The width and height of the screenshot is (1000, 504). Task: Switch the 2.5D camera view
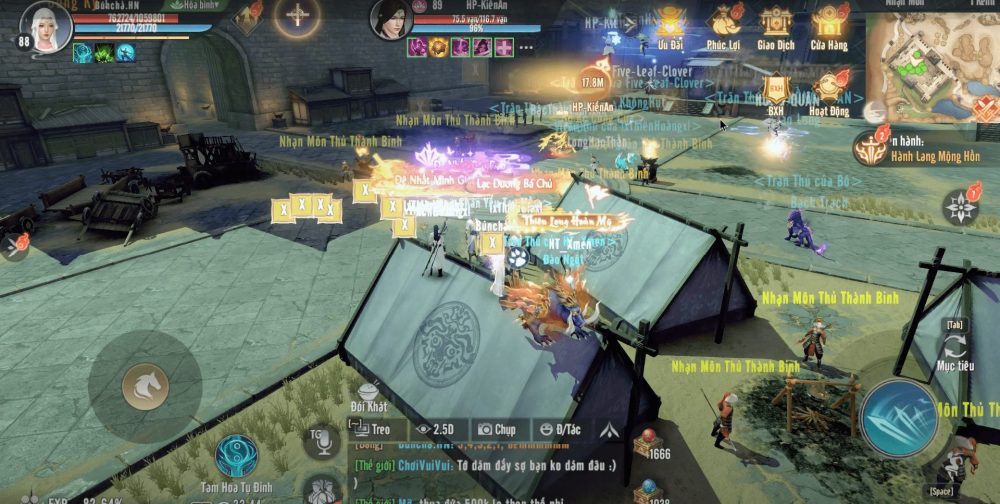pos(435,429)
